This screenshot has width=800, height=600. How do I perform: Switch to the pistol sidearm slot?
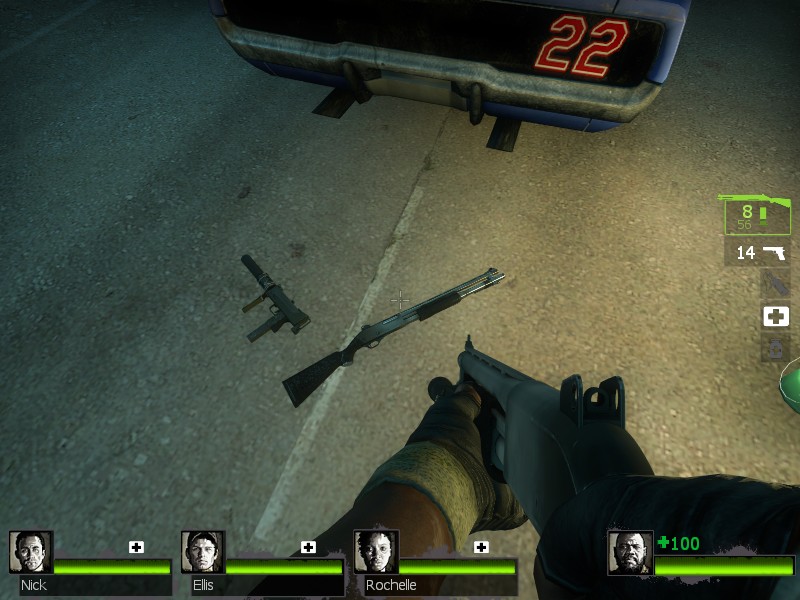[x=757, y=253]
